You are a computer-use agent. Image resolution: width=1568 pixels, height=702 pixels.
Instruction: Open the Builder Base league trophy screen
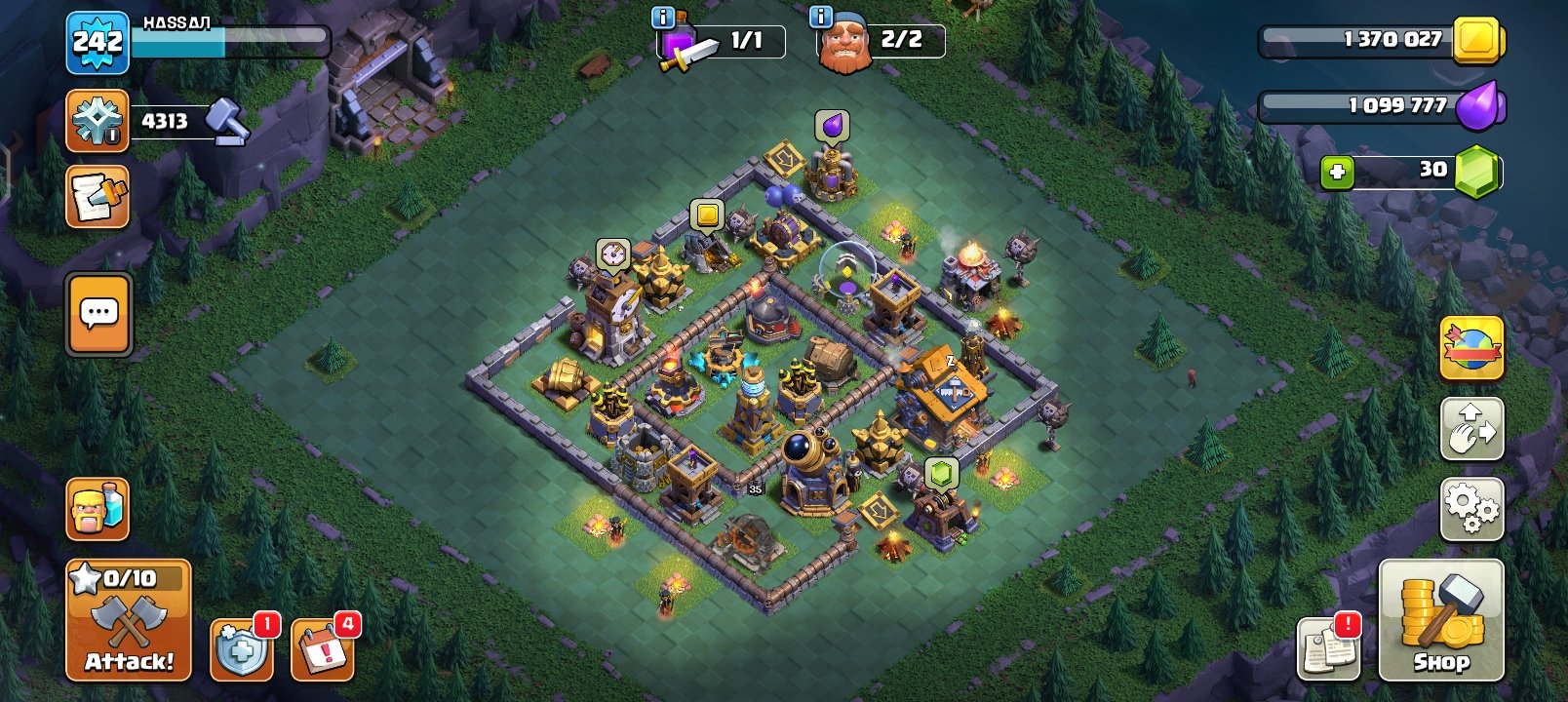(97, 120)
